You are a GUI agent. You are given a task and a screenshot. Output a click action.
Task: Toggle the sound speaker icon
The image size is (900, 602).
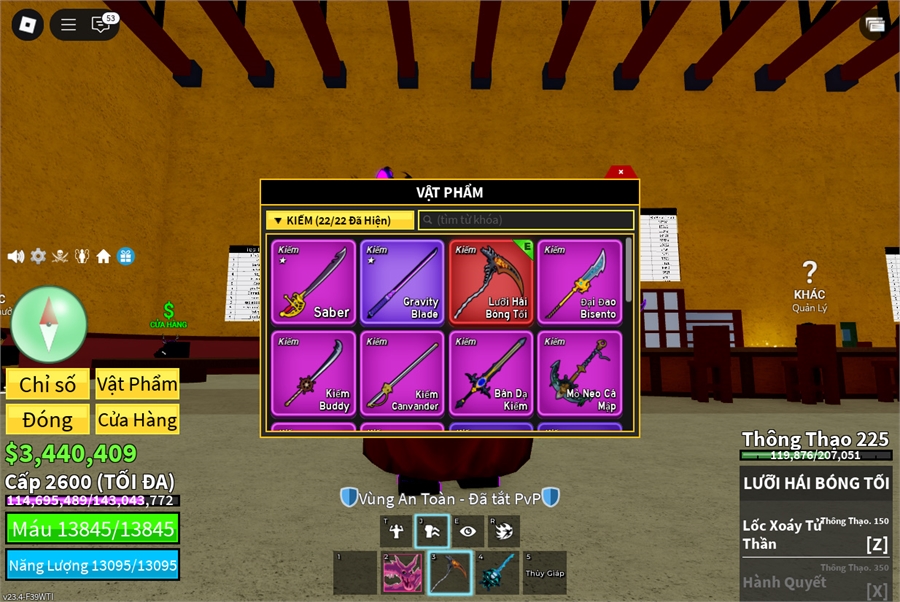pos(16,256)
